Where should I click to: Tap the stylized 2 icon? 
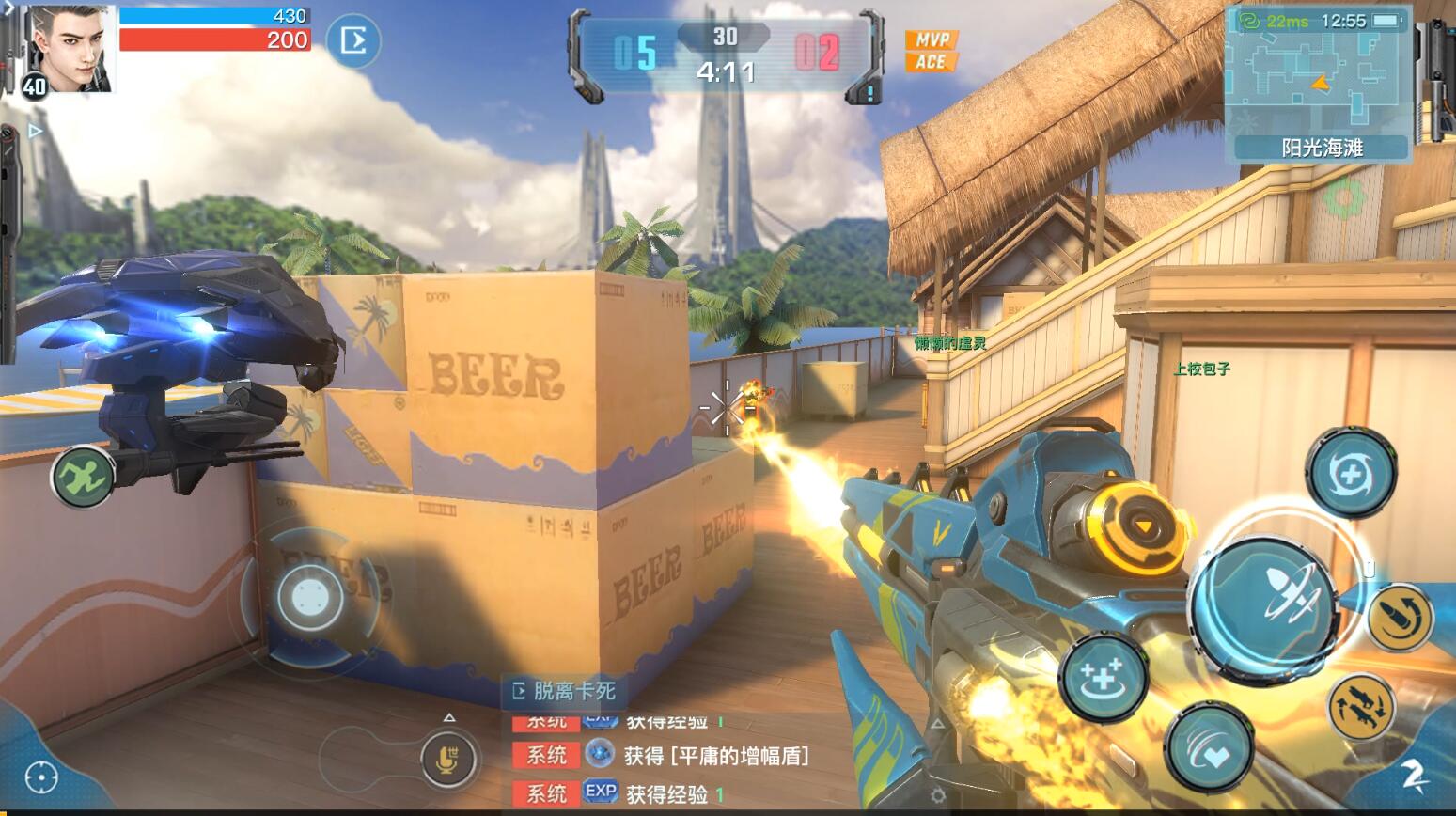coord(1414,774)
